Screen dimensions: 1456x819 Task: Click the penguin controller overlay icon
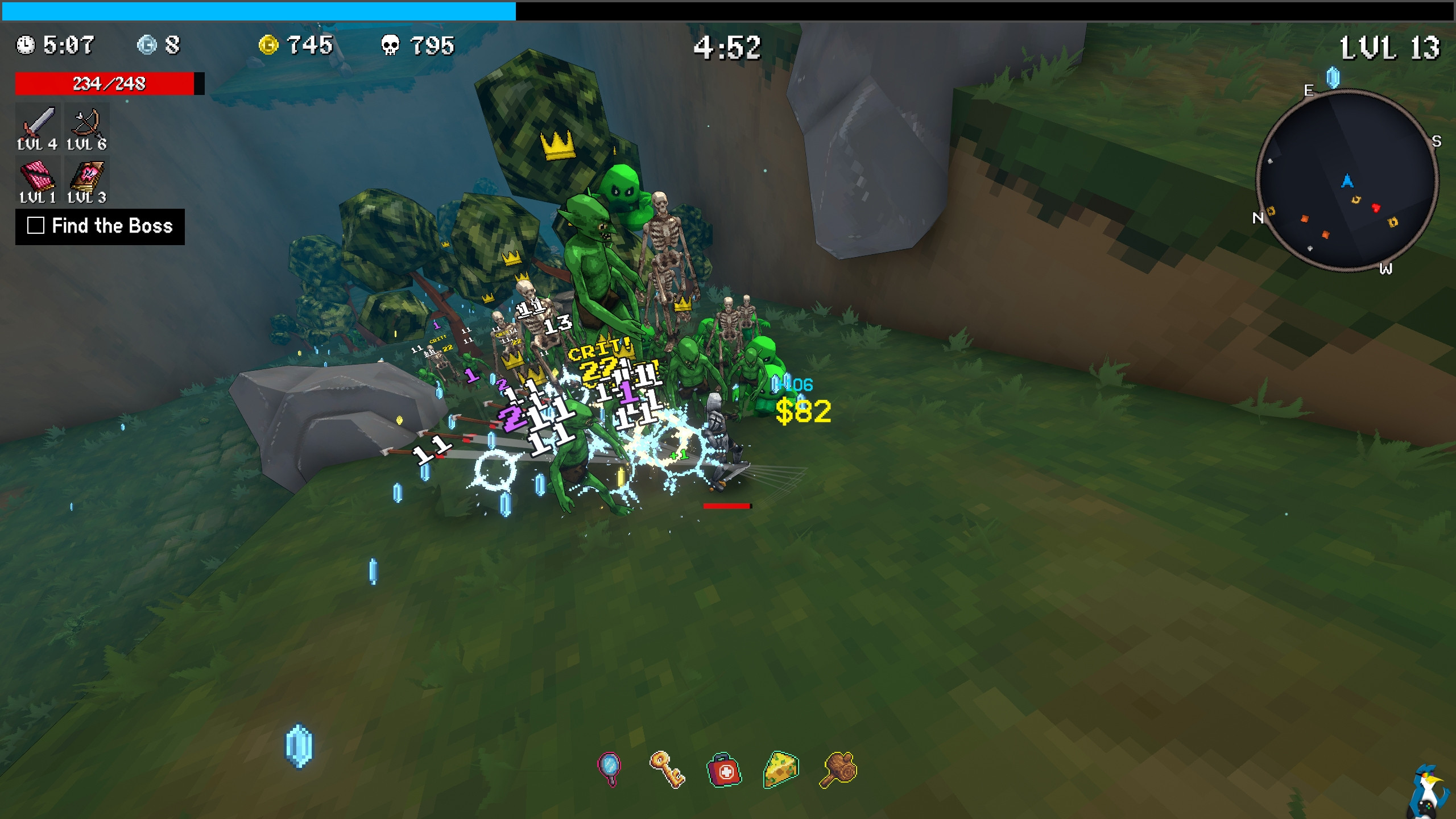click(x=1430, y=791)
